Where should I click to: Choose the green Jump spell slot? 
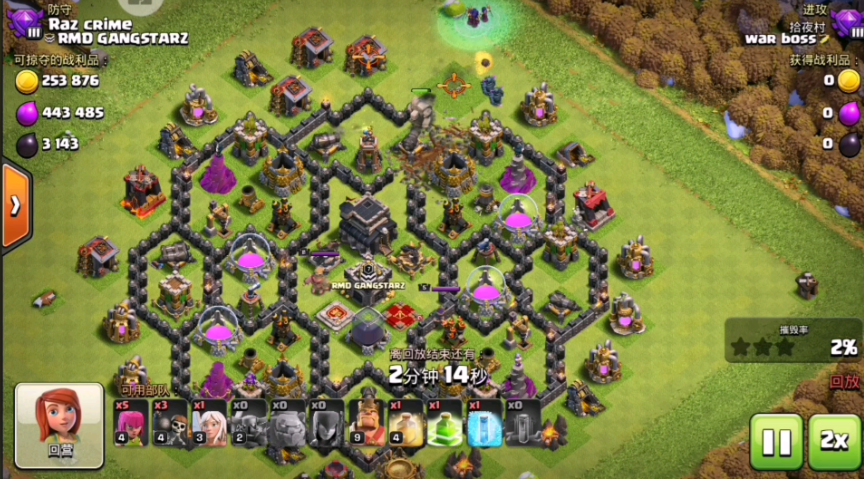click(444, 423)
